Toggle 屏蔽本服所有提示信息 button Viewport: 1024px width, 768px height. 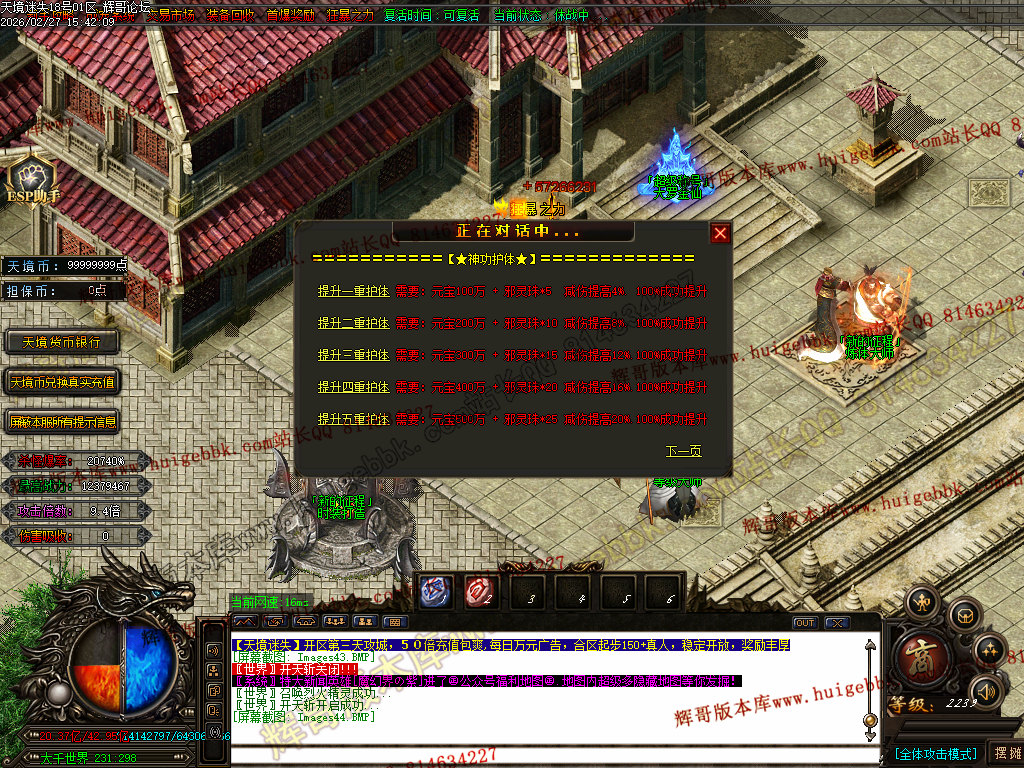(x=62, y=422)
